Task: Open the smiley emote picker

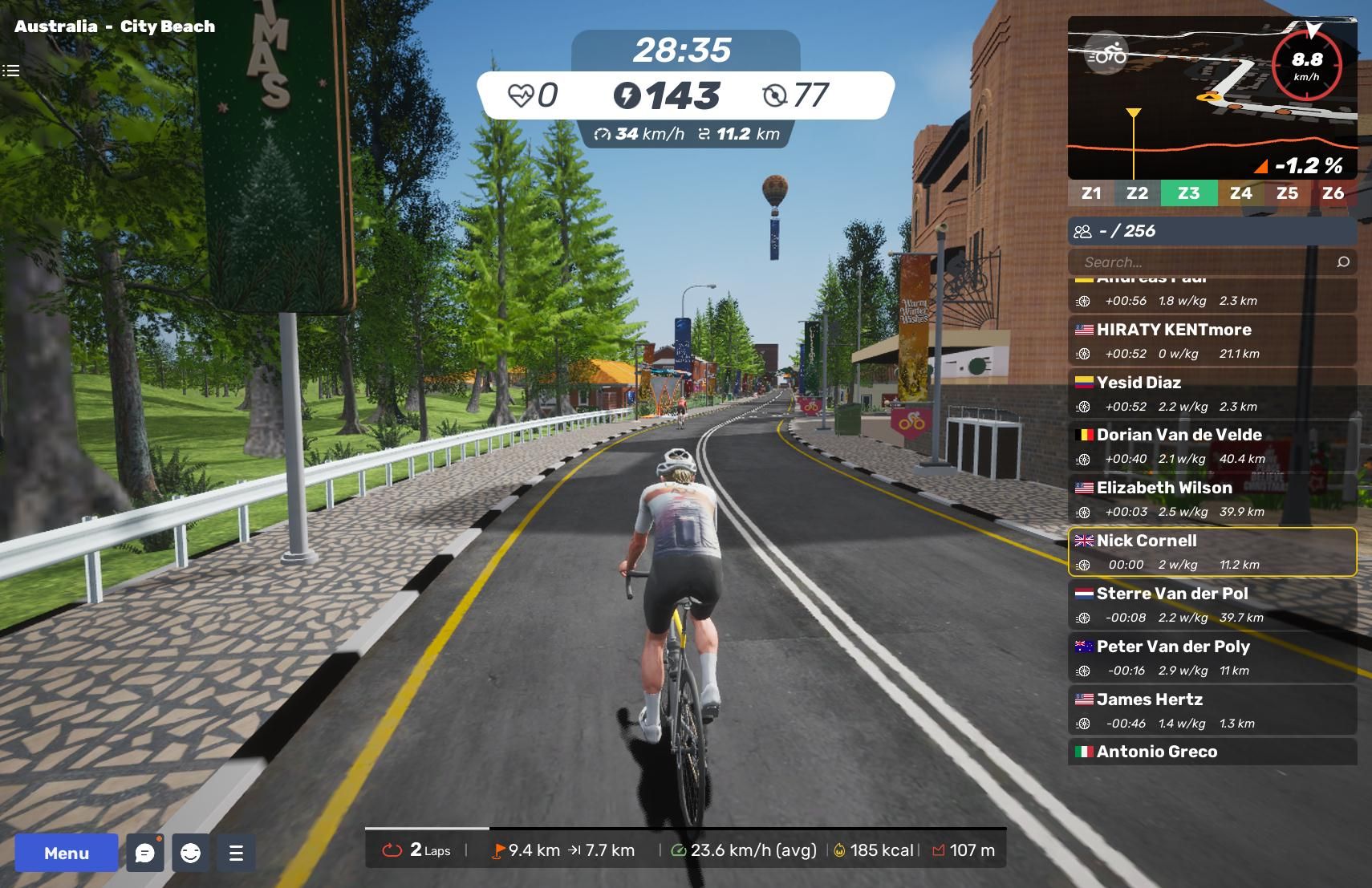Action: tap(191, 853)
